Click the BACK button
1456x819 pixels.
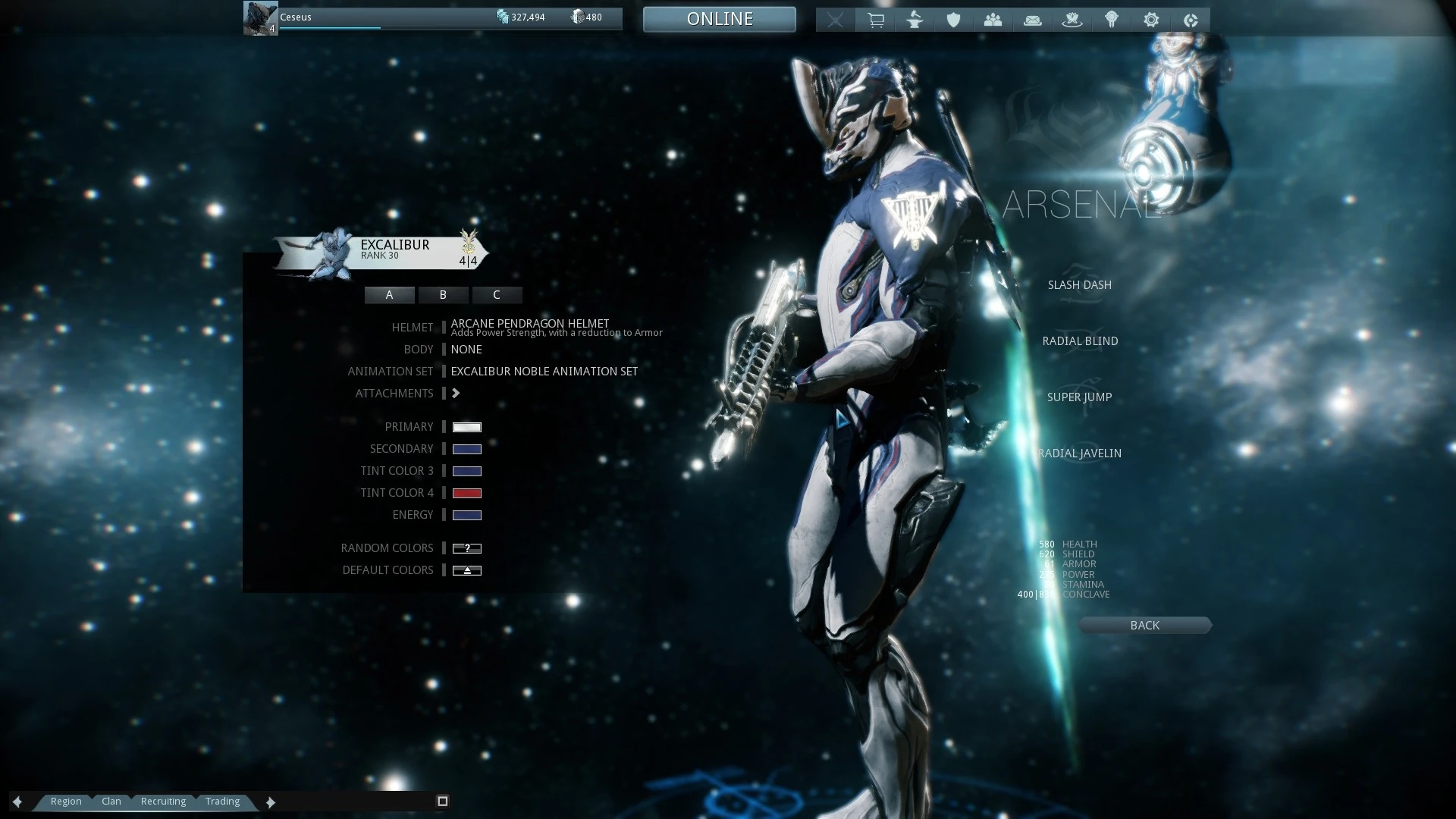coord(1144,625)
